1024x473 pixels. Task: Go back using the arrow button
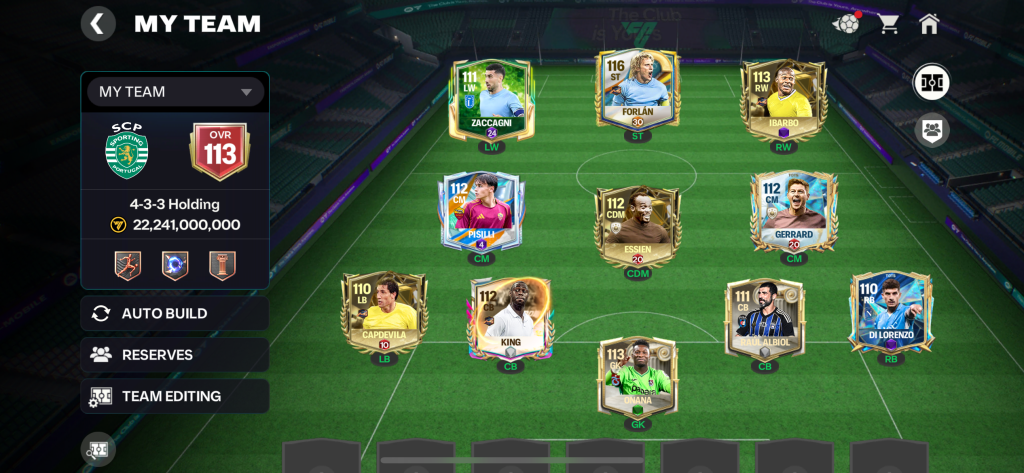(x=97, y=24)
